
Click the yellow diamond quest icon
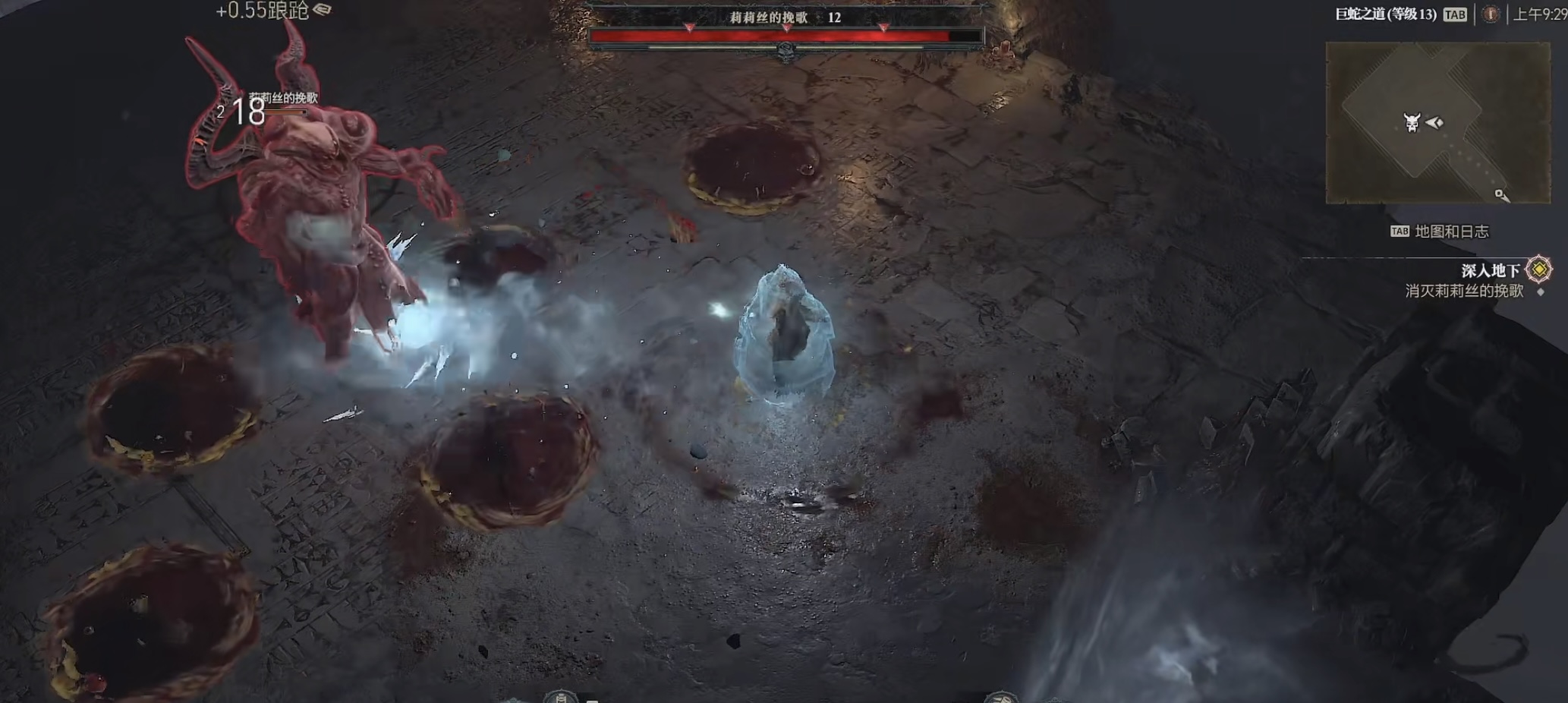pos(1539,270)
